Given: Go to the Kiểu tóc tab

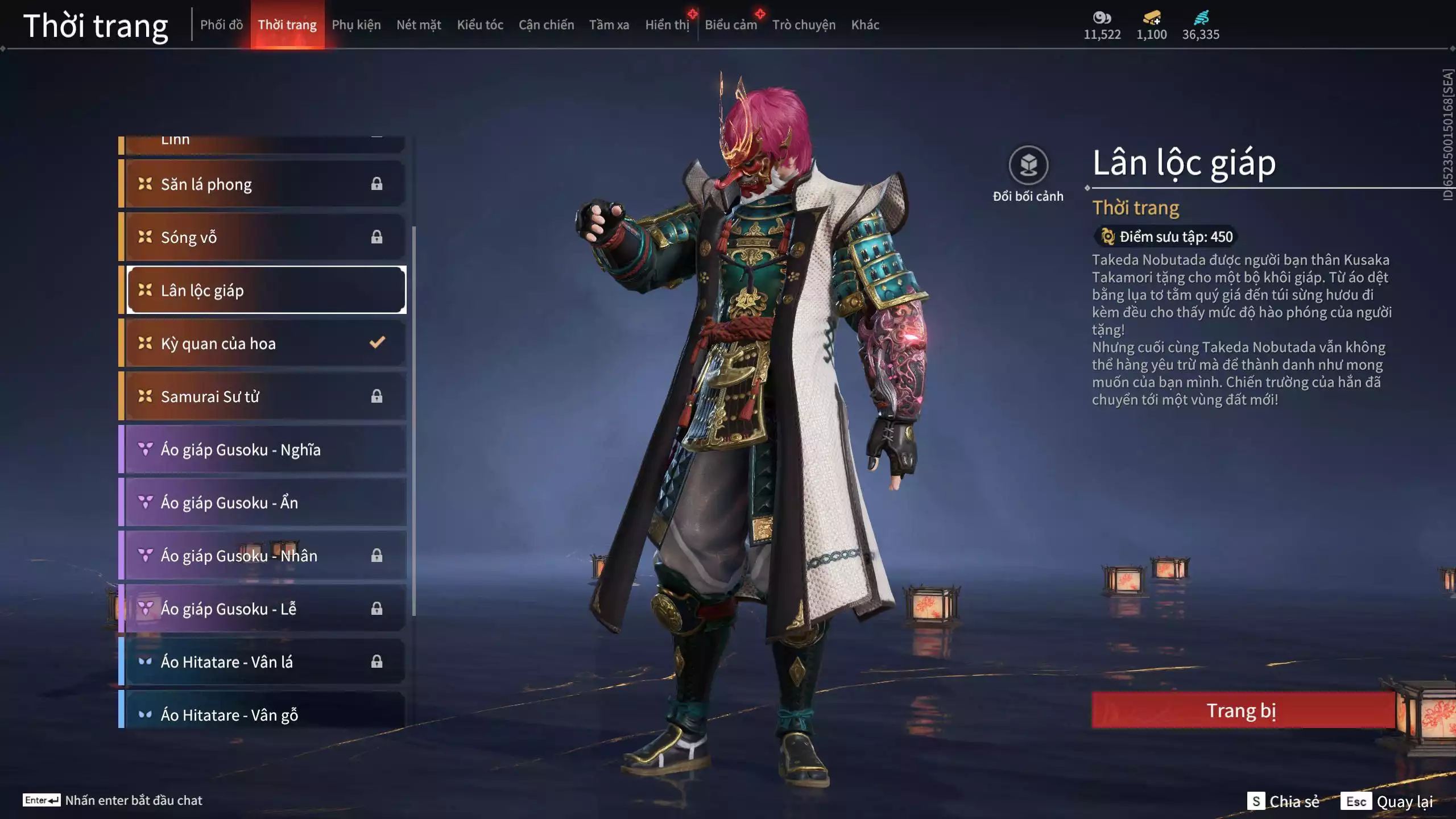Looking at the screenshot, I should [480, 25].
